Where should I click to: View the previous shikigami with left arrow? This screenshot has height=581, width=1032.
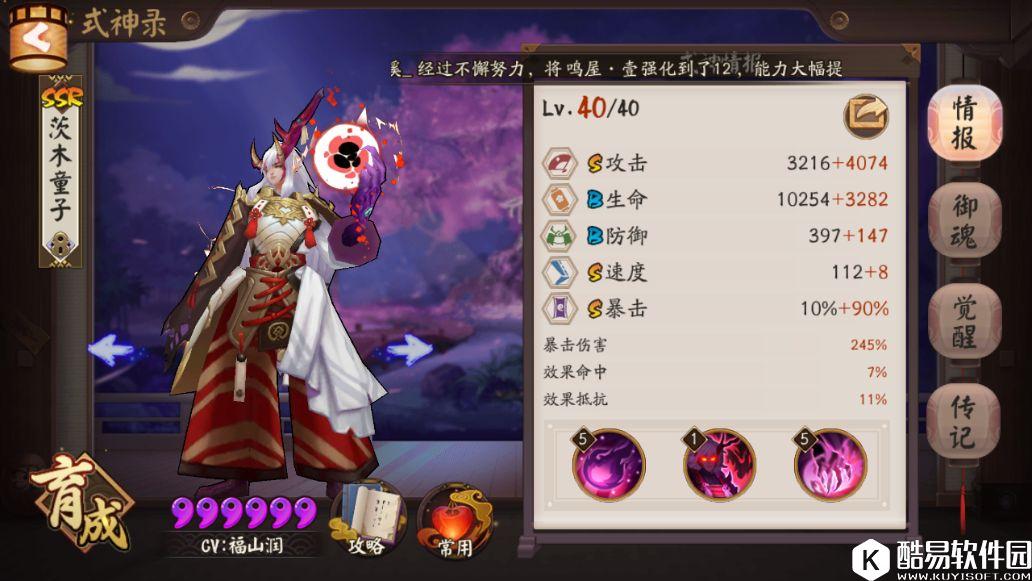[x=112, y=349]
